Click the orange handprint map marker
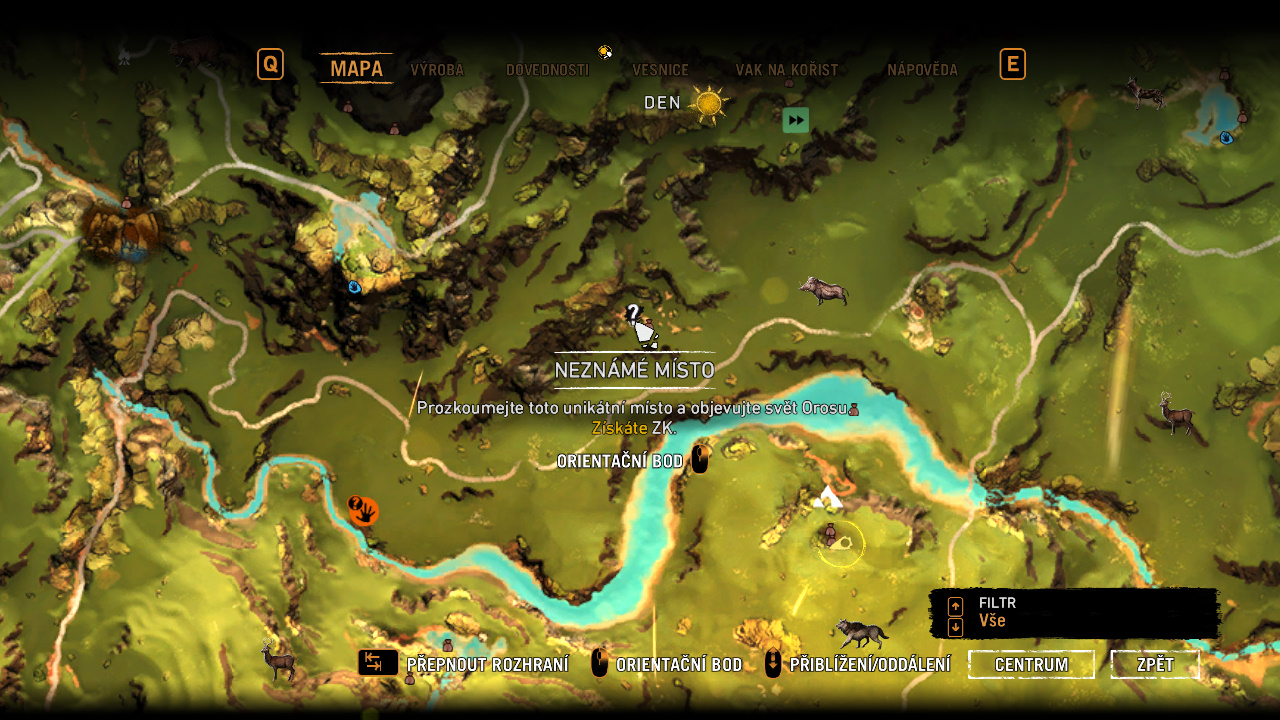1280x720 pixels. [x=364, y=511]
